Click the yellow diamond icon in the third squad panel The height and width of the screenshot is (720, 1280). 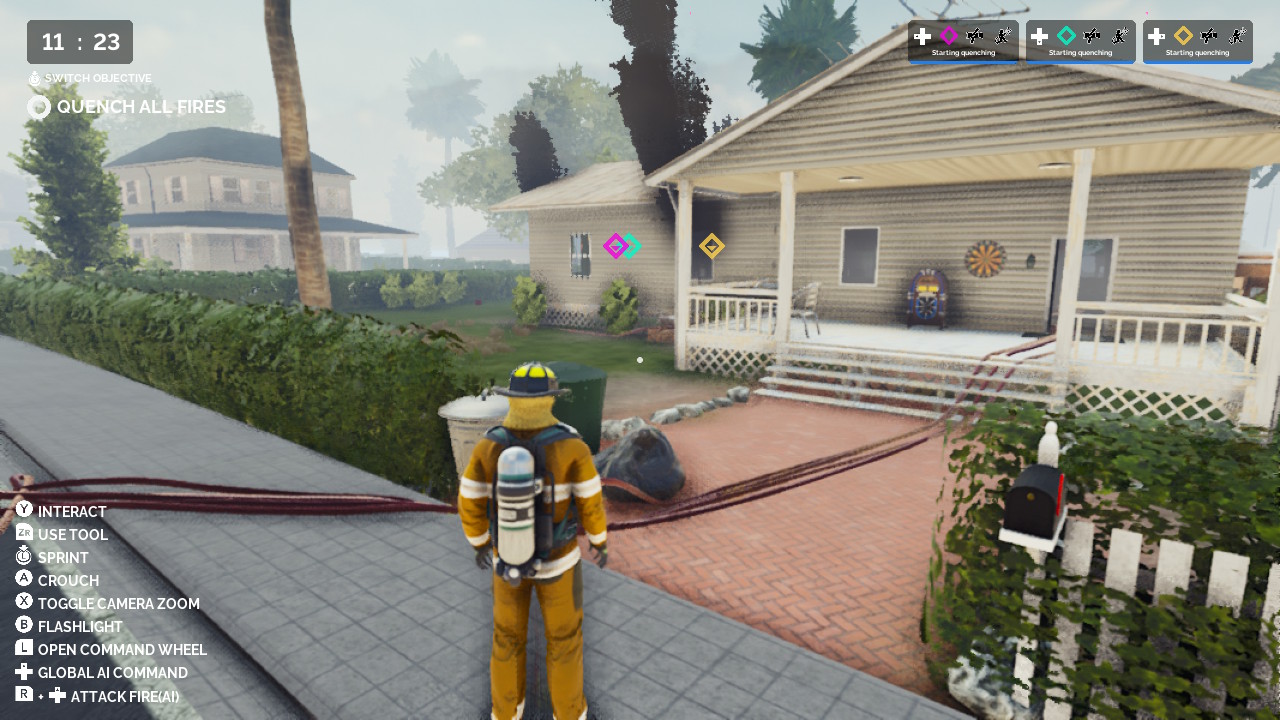(x=1183, y=36)
